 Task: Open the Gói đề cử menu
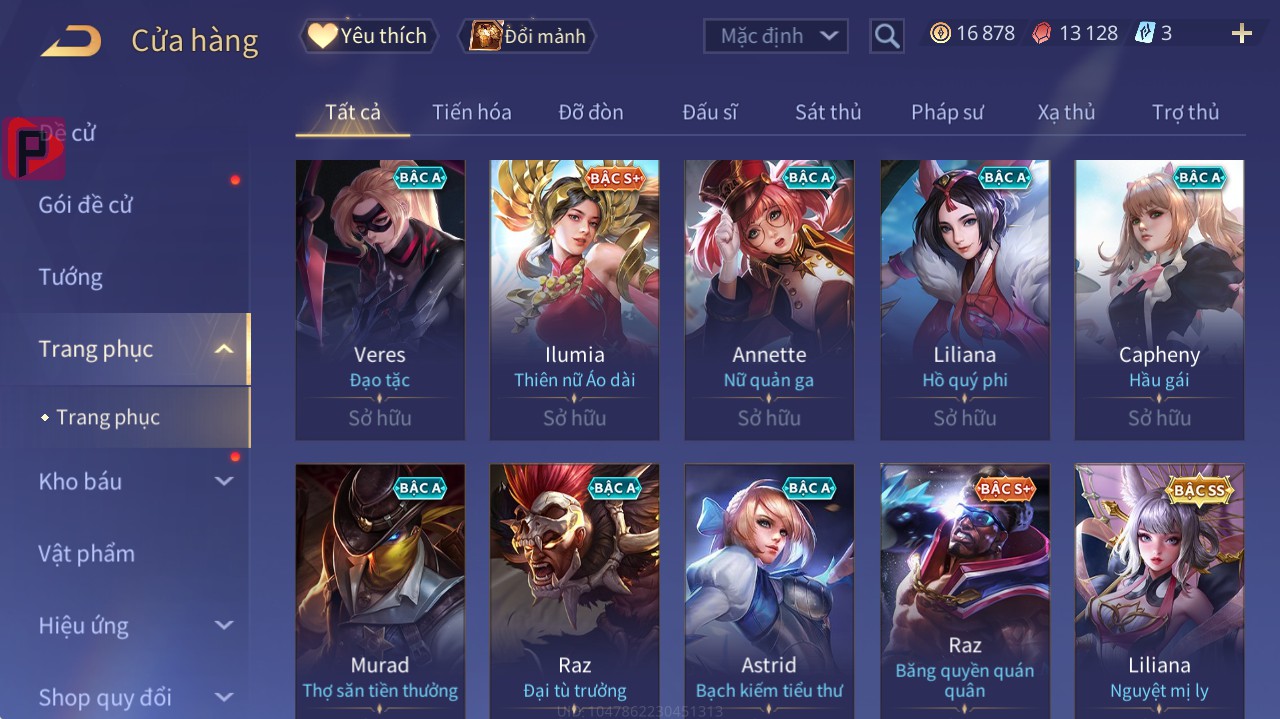coord(86,205)
